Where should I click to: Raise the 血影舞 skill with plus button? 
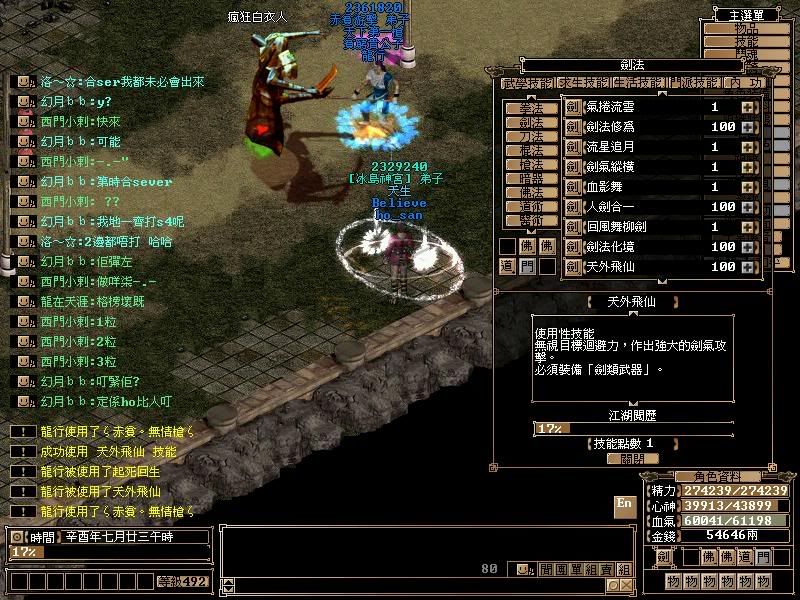(747, 187)
